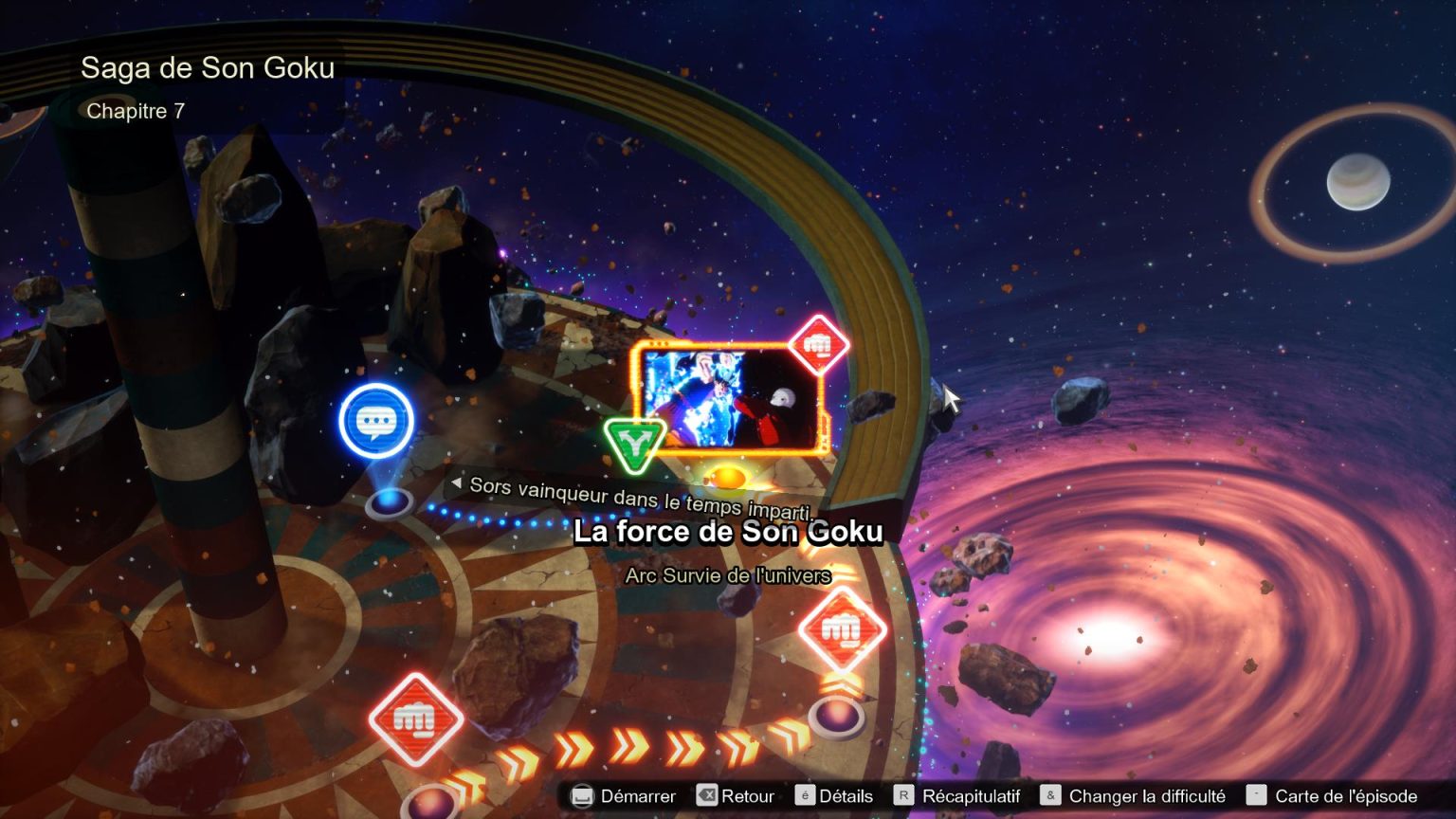Select the Chapitre 7 header

[136, 110]
